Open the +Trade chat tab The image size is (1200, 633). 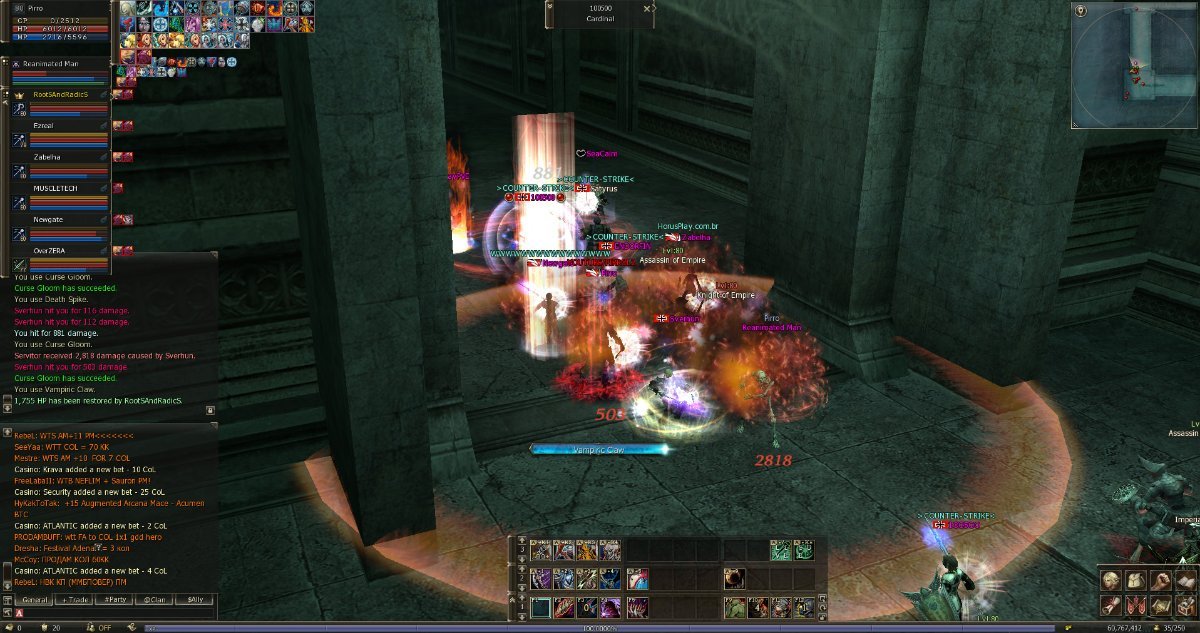tap(76, 599)
